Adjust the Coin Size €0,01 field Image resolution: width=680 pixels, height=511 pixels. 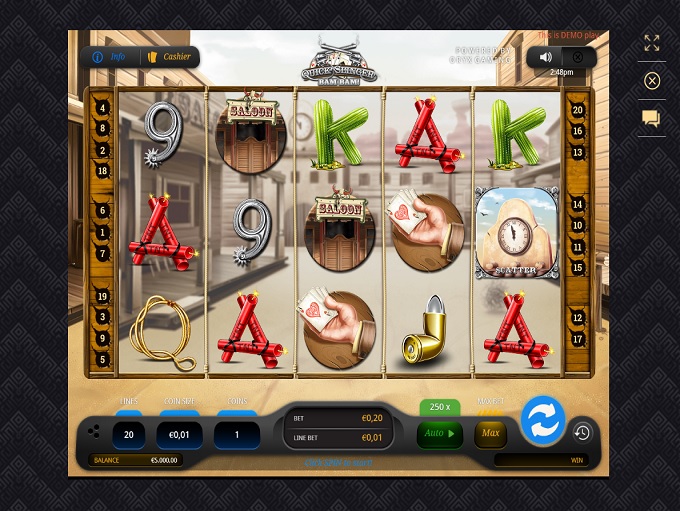179,435
